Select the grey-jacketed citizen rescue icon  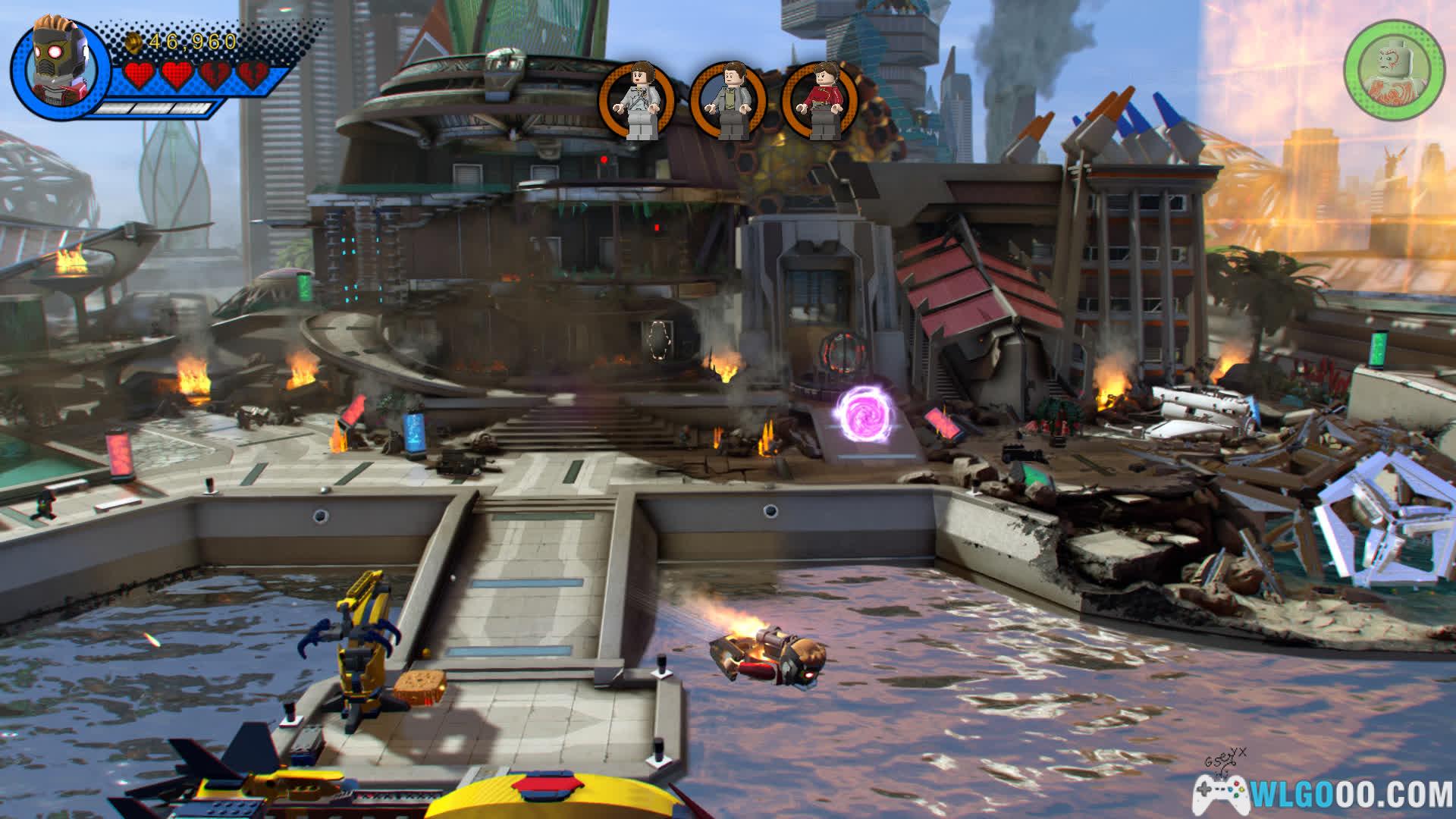click(728, 102)
